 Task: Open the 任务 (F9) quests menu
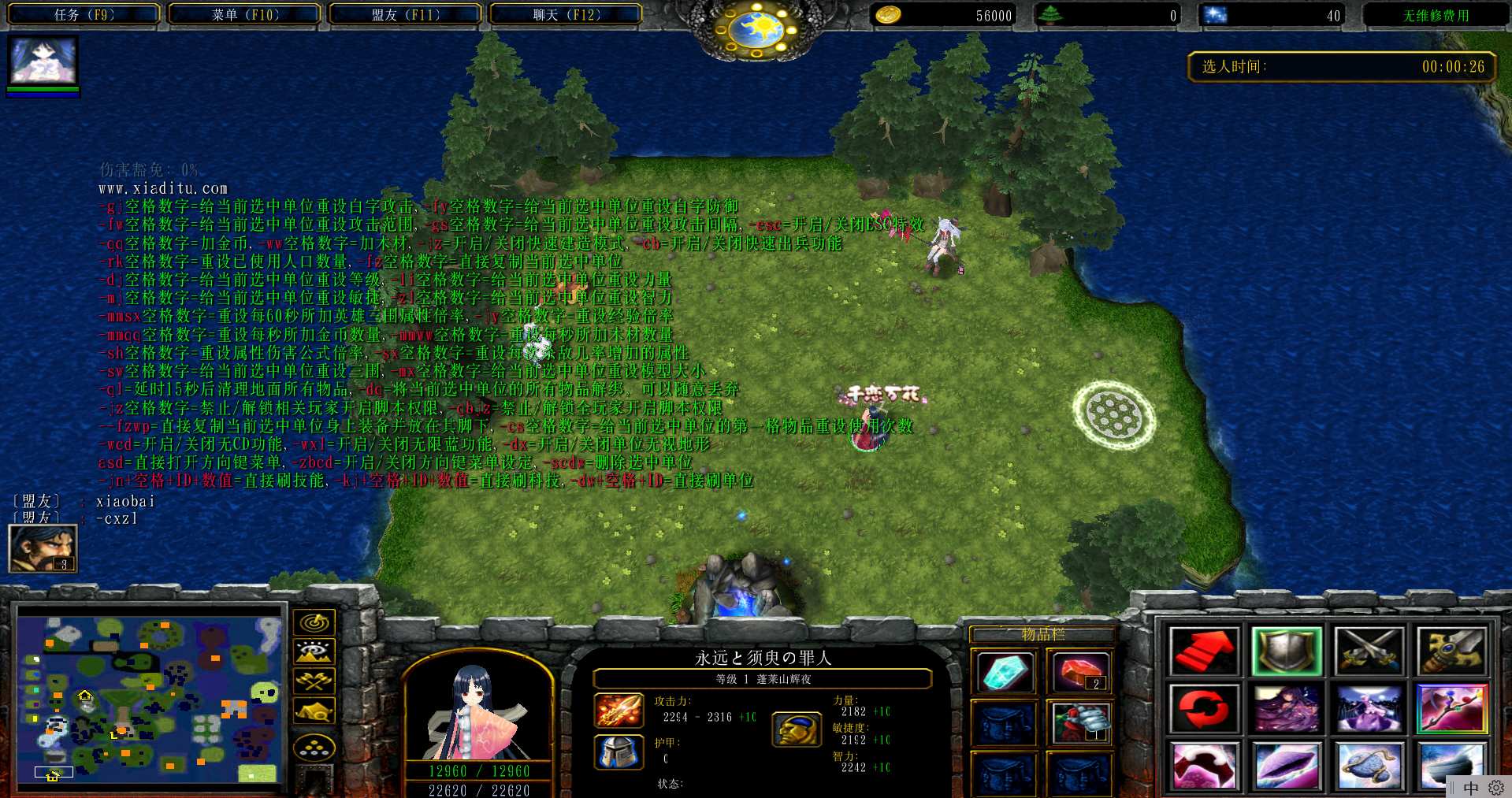[x=84, y=15]
